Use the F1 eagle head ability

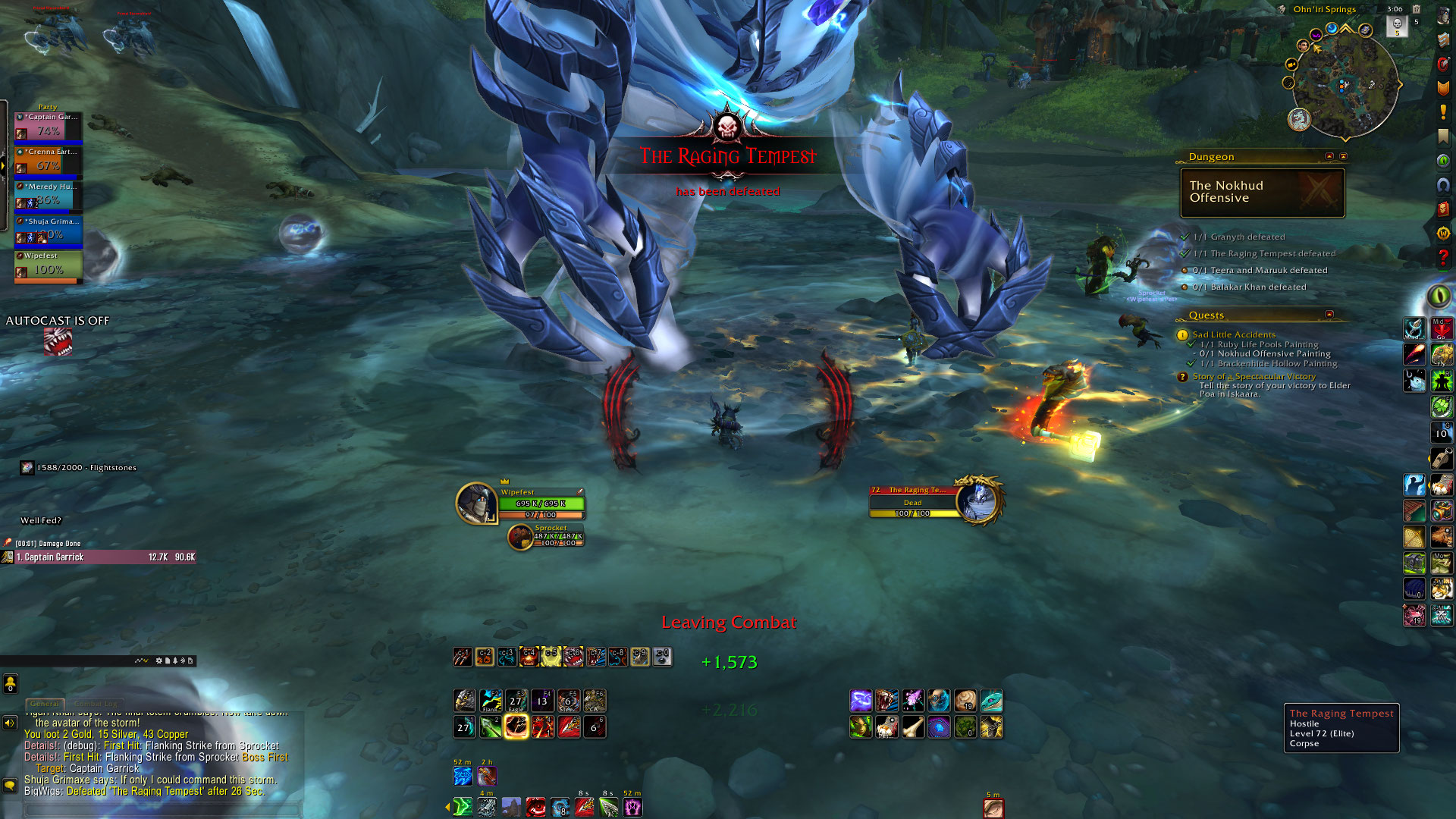(465, 700)
